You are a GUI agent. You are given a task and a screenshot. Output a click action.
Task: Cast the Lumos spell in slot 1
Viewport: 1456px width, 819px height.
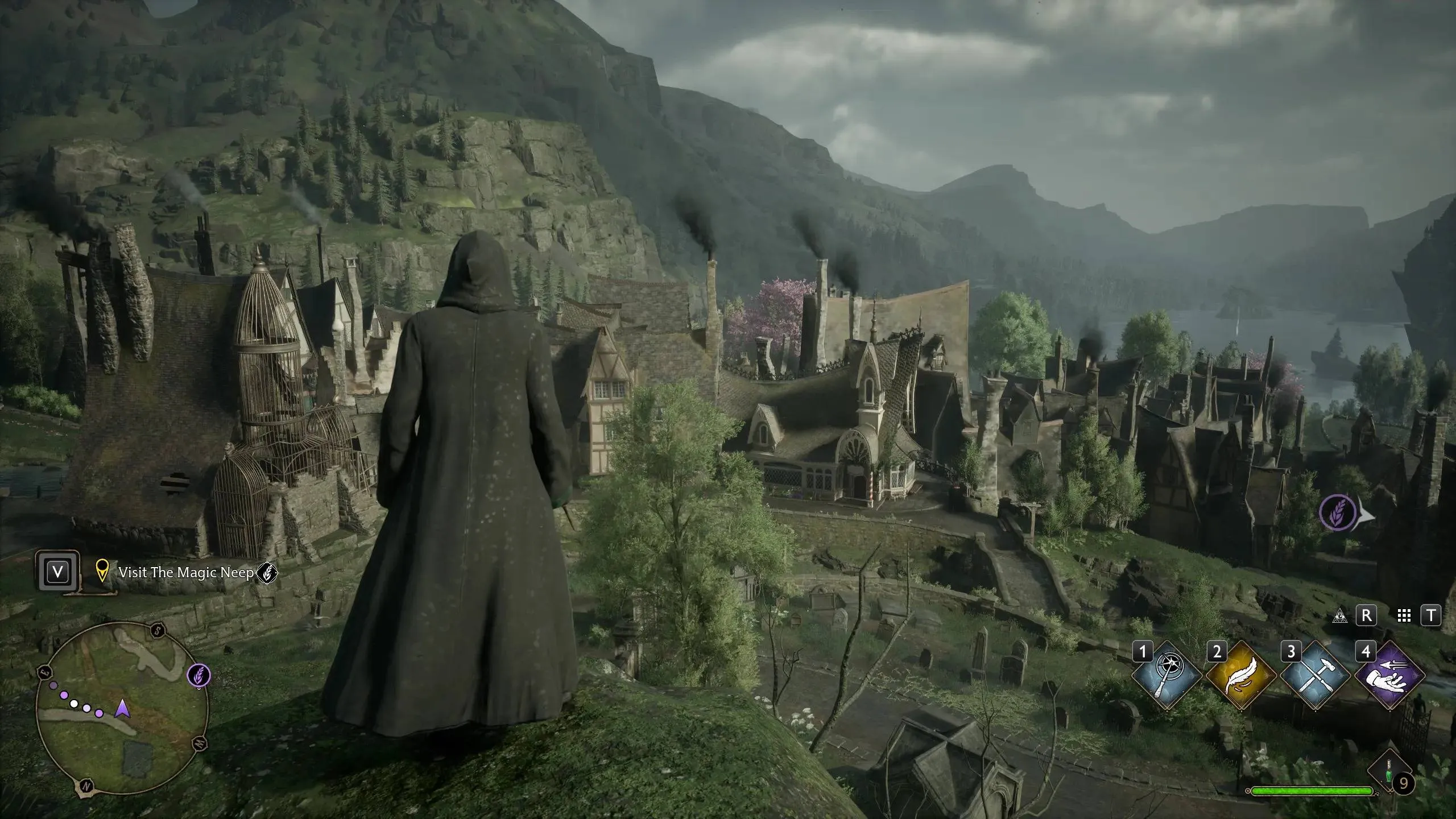click(x=1167, y=676)
